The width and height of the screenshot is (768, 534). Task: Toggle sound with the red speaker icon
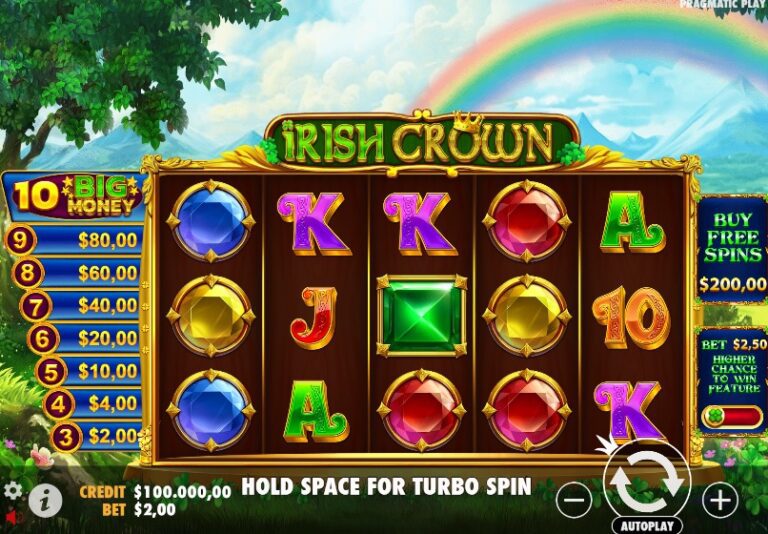[x=13, y=518]
